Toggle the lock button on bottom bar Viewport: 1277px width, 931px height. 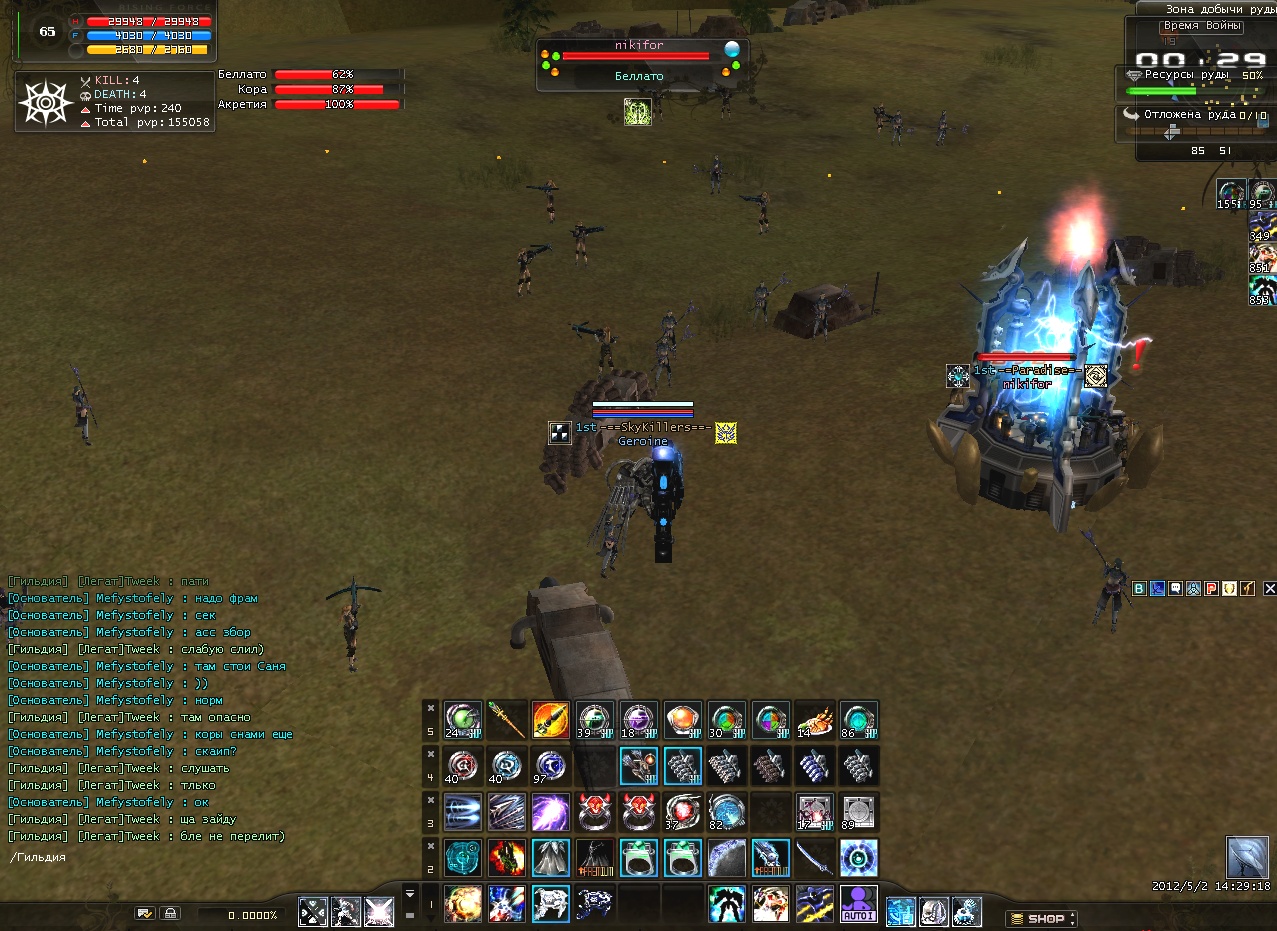click(171, 913)
